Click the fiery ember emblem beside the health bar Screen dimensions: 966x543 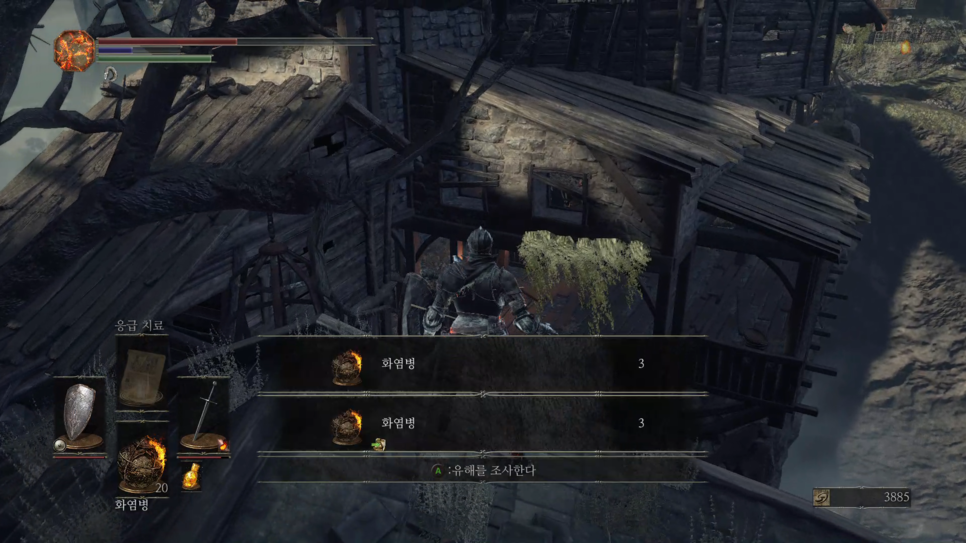tap(74, 49)
